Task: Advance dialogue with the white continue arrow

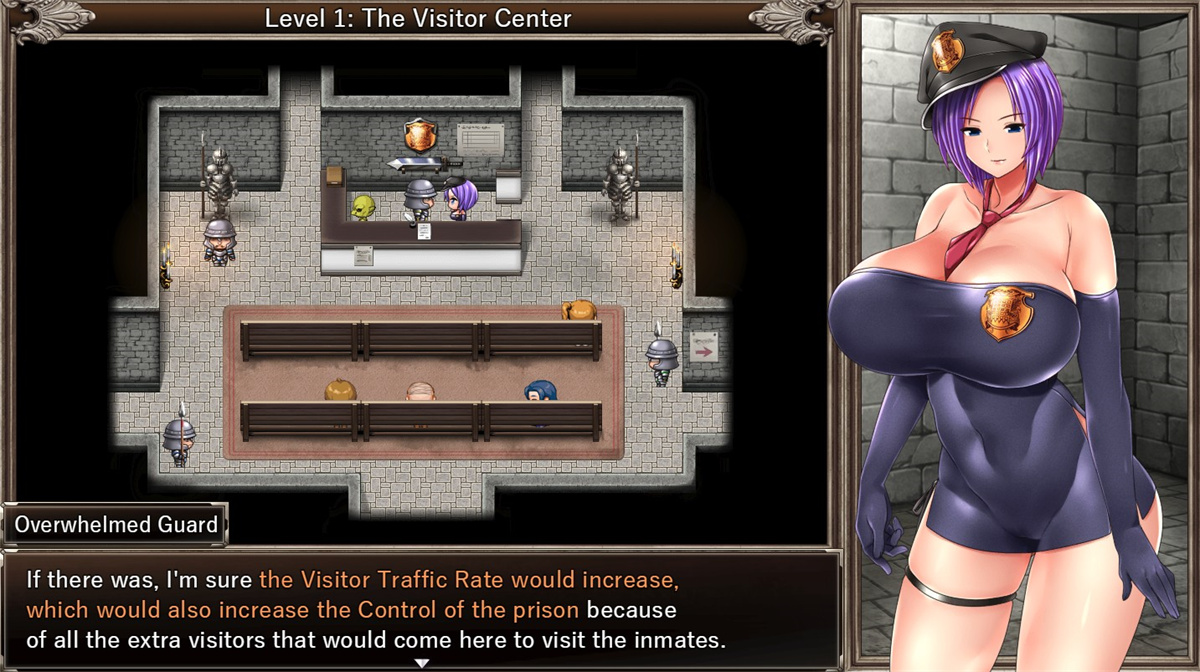Action: tap(421, 662)
